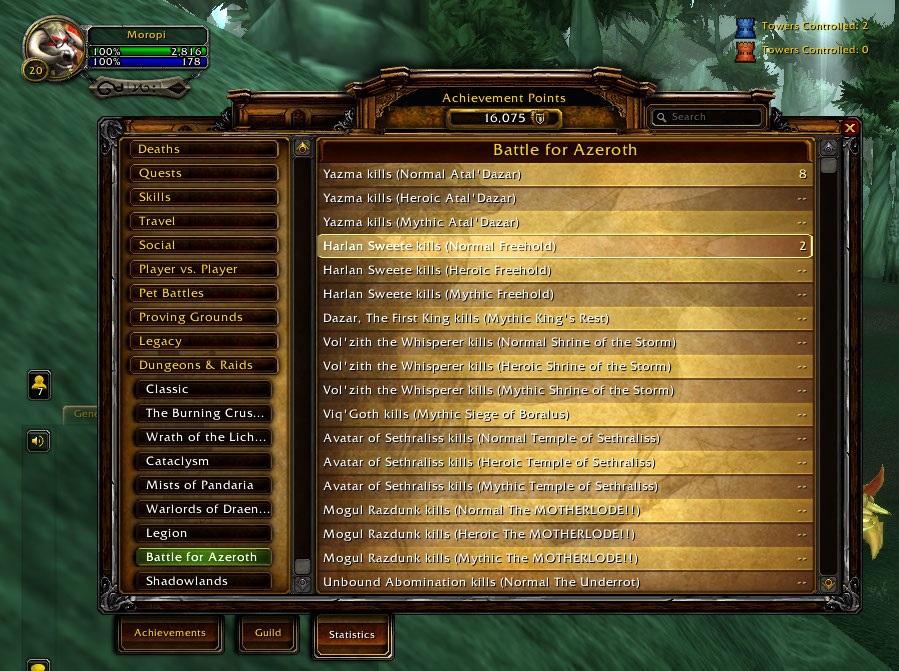Image resolution: width=899 pixels, height=671 pixels.
Task: Select the Cataclysm subcategory
Action: click(204, 461)
